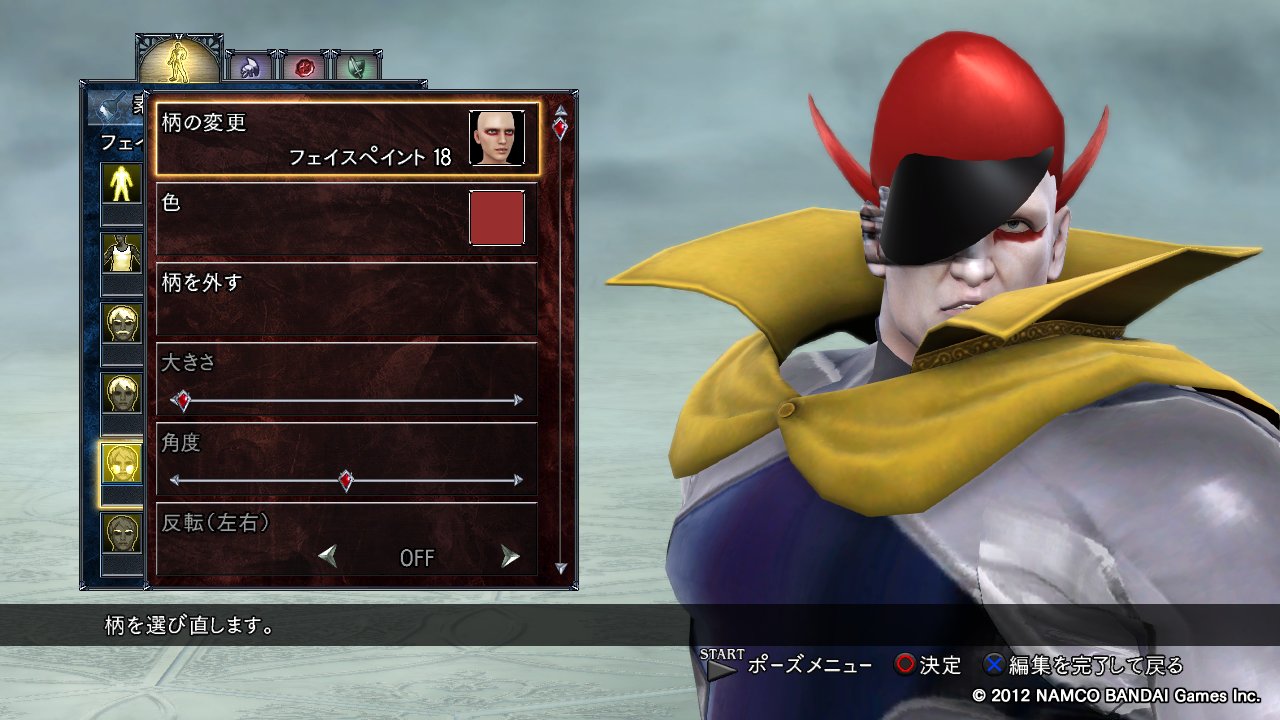Image resolution: width=1280 pixels, height=720 pixels.
Task: Click the Face Paint 18 preview thumbnail
Action: [496, 136]
